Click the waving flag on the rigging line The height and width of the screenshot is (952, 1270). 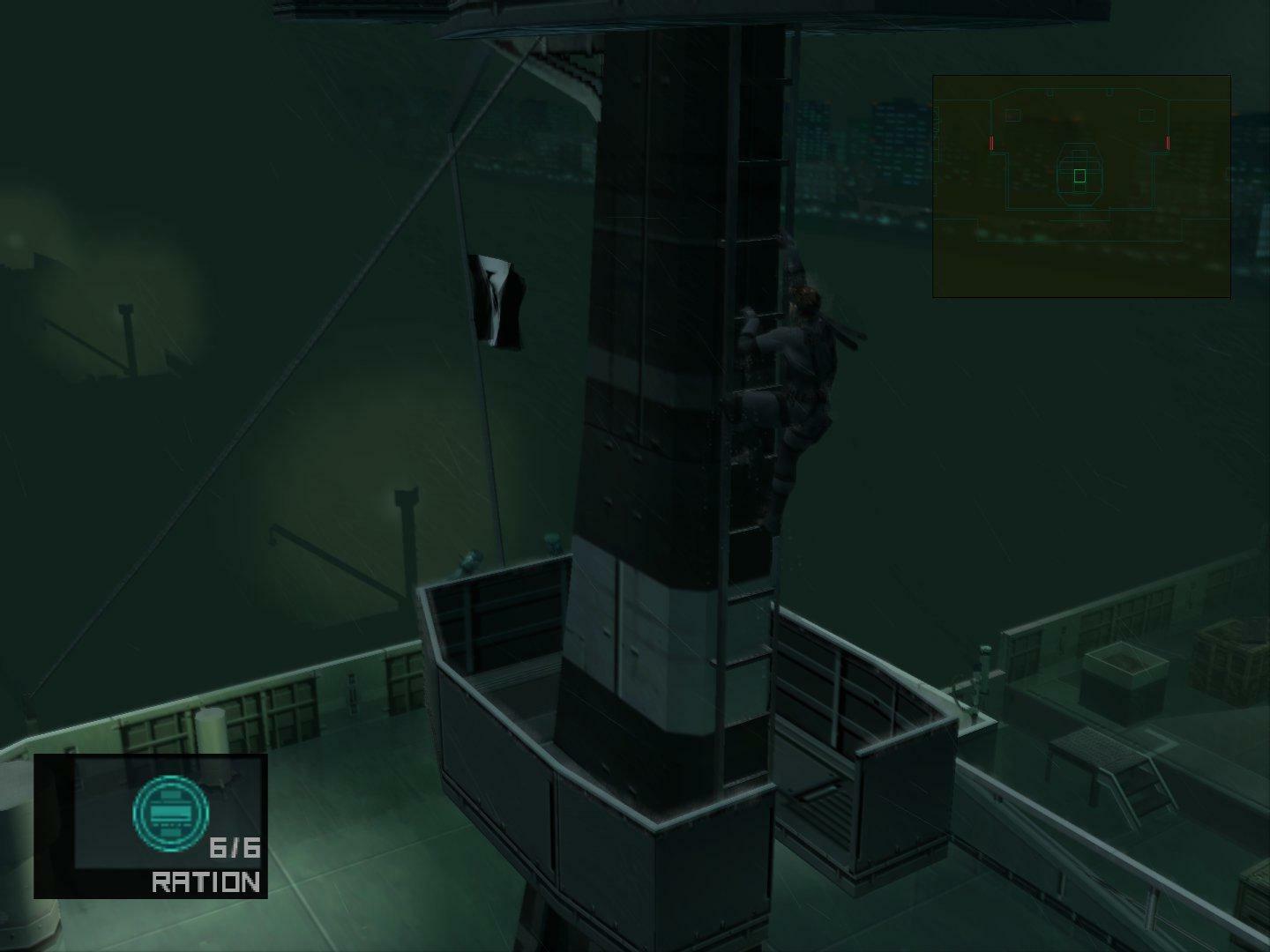coord(498,300)
